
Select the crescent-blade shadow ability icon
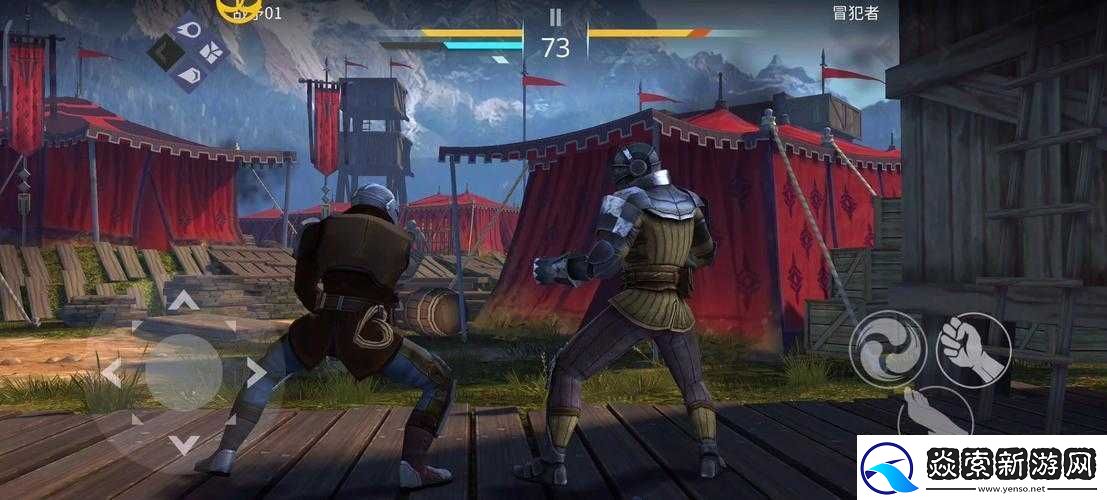pyautogui.click(x=190, y=73)
